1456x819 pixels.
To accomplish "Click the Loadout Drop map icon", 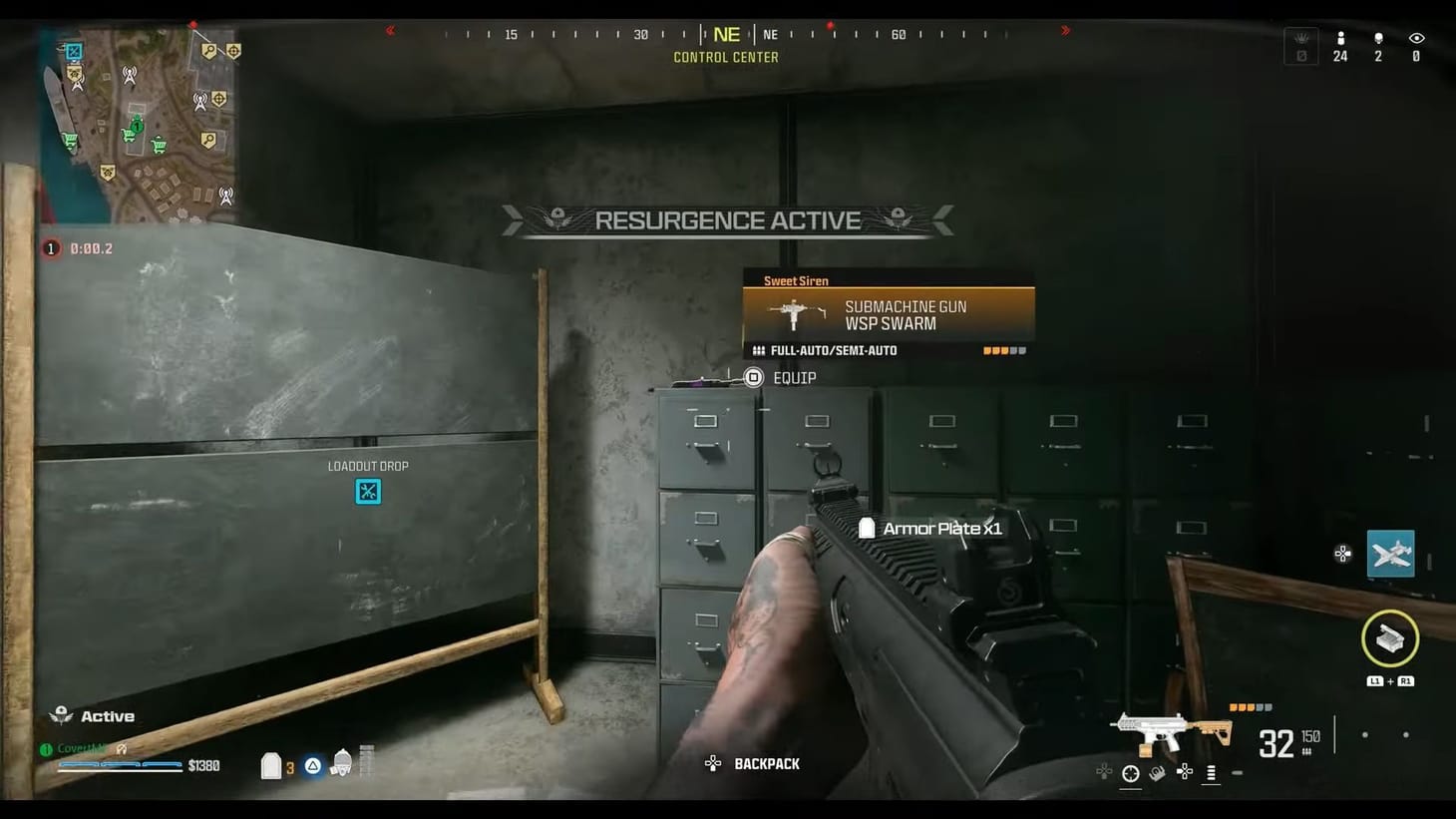I will (x=368, y=491).
